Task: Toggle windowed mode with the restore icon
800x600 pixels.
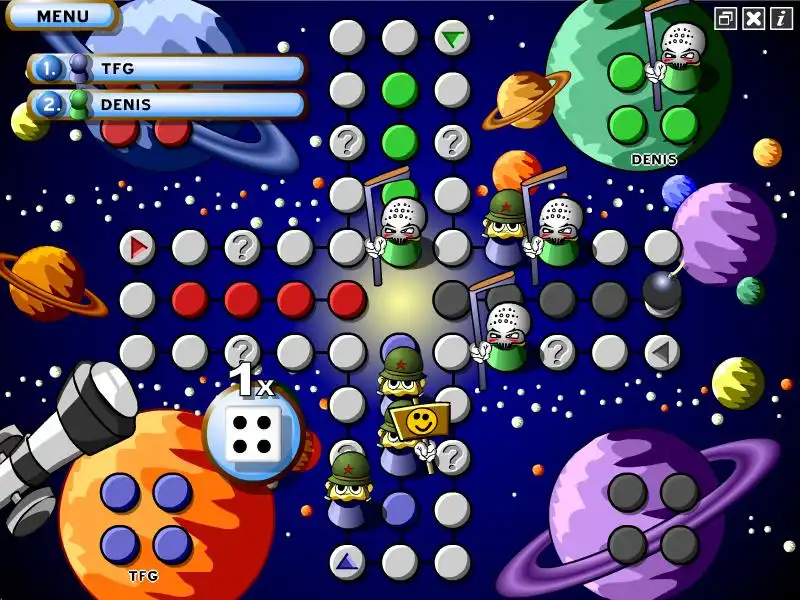Action: 726,17
